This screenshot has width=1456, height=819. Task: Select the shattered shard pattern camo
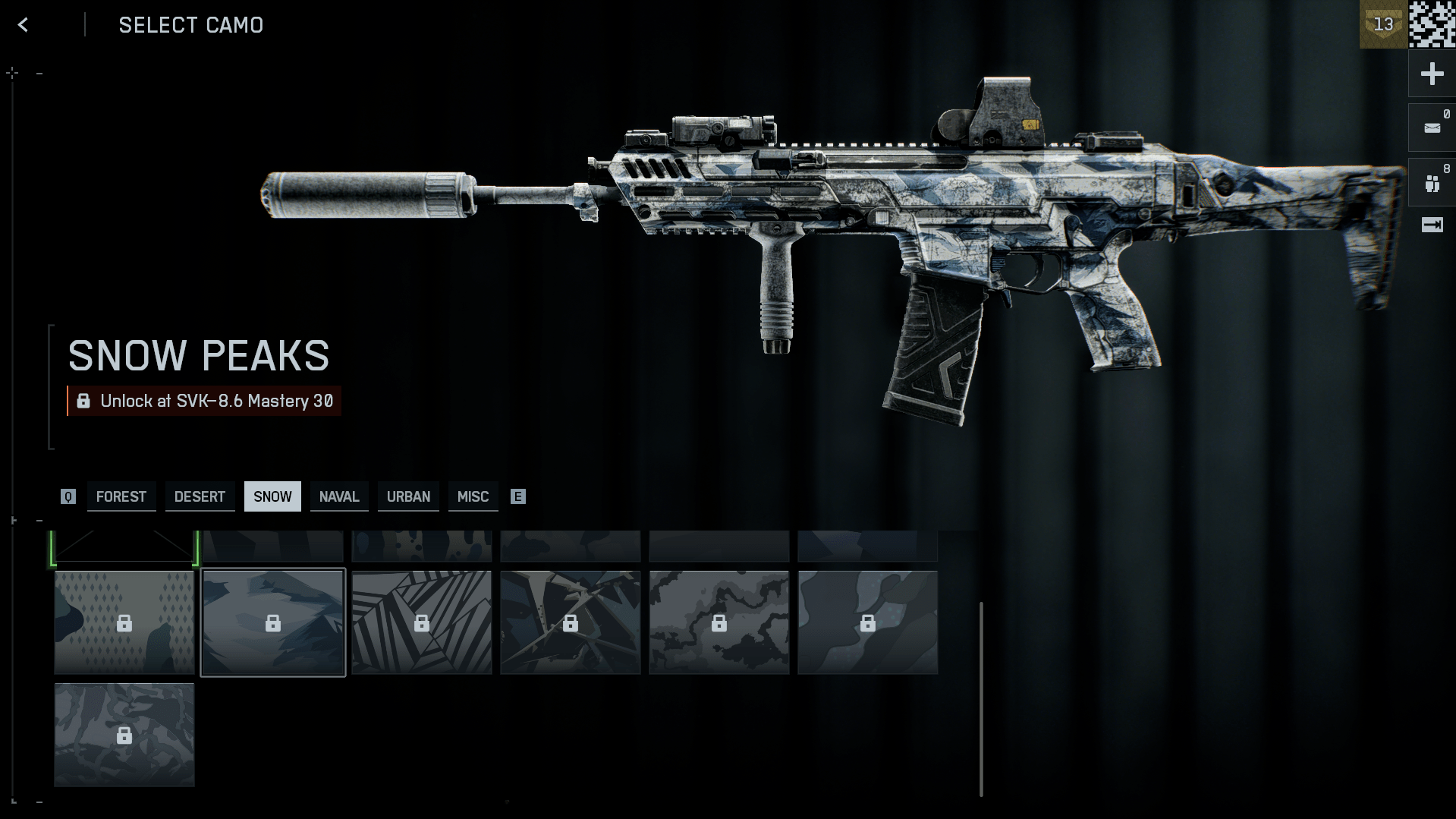(x=570, y=622)
